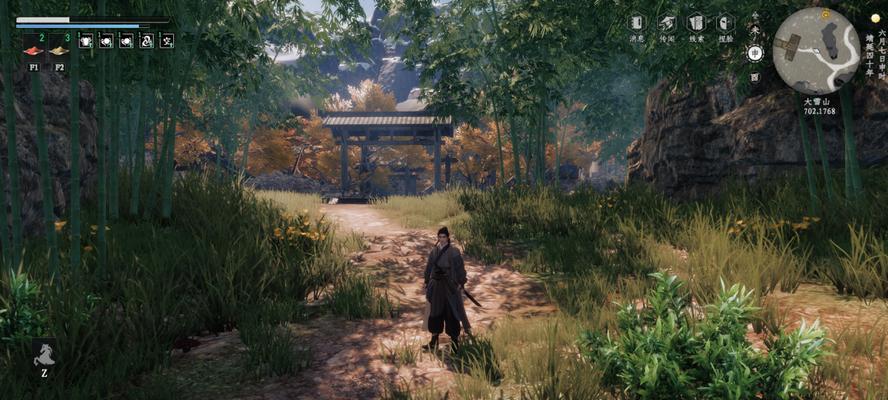888x400 pixels.
Task: Click the highlighted 申 time dial marker
Action: click(756, 53)
